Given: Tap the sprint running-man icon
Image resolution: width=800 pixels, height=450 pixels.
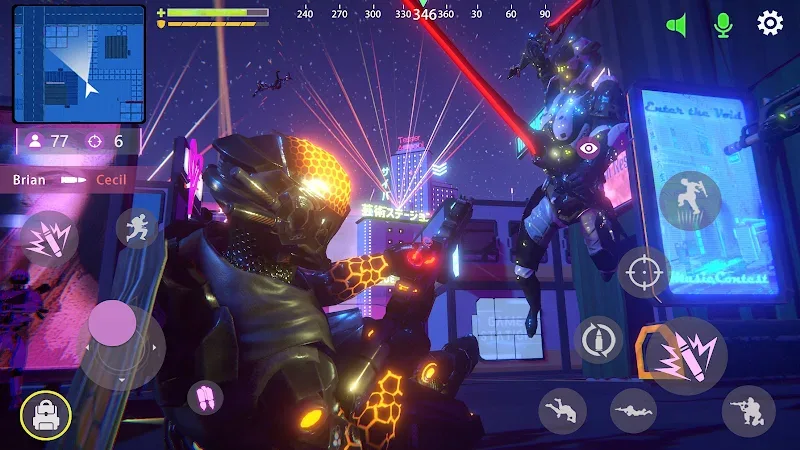Looking at the screenshot, I should pyautogui.click(x=137, y=229).
